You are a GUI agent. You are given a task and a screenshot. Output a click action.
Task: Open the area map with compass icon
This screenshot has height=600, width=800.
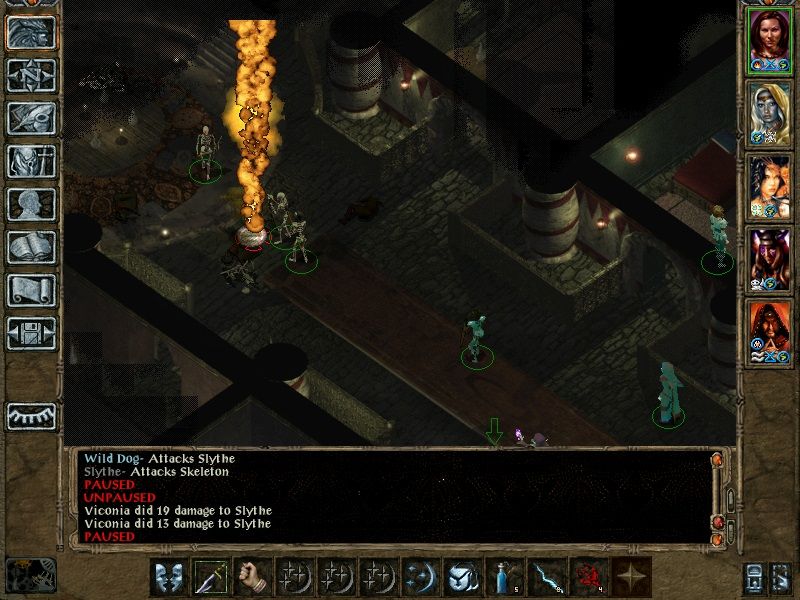[x=31, y=75]
